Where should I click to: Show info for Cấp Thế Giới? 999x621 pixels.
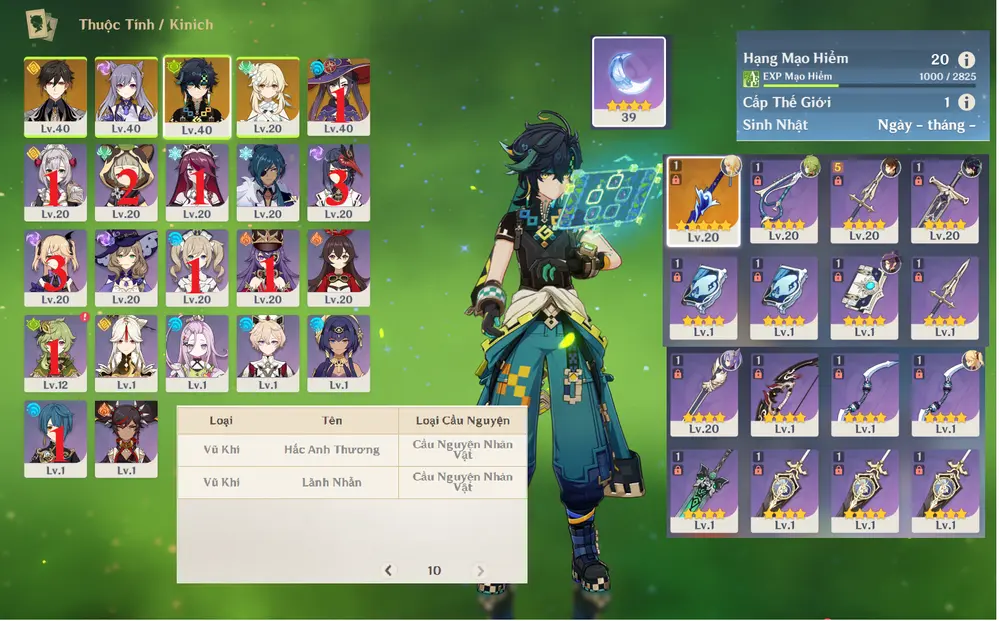[x=966, y=102]
